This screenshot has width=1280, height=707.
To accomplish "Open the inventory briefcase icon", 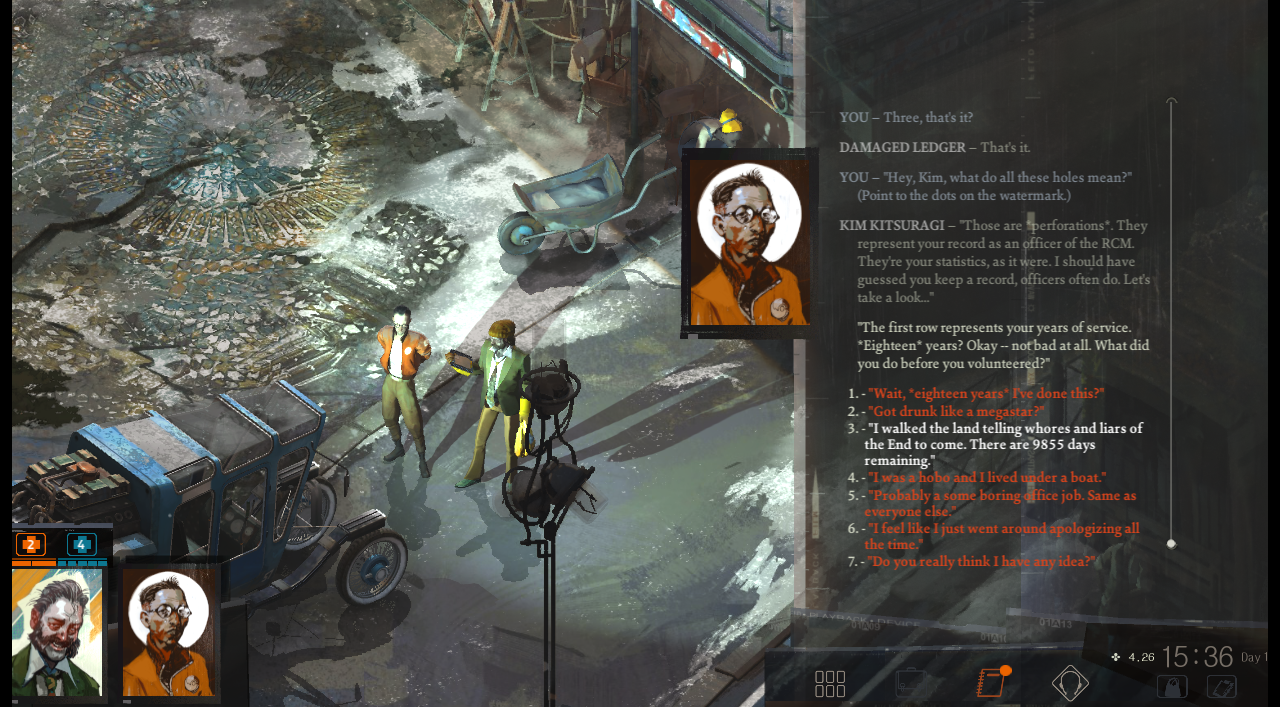I will pyautogui.click(x=911, y=684).
